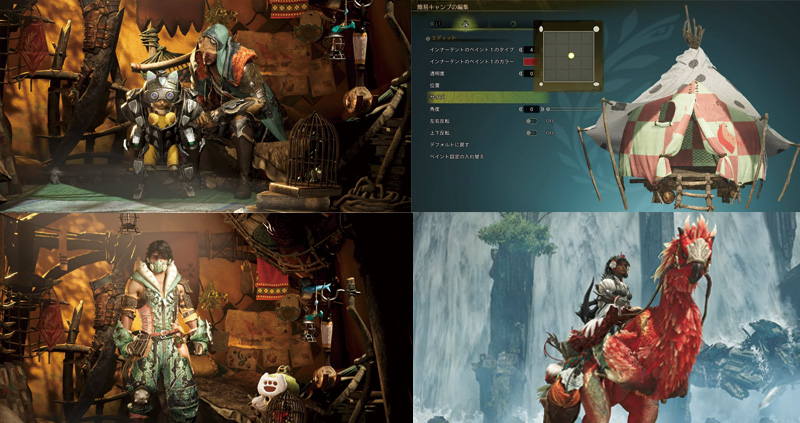Click the yellow dot in position grid

[x=571, y=55]
